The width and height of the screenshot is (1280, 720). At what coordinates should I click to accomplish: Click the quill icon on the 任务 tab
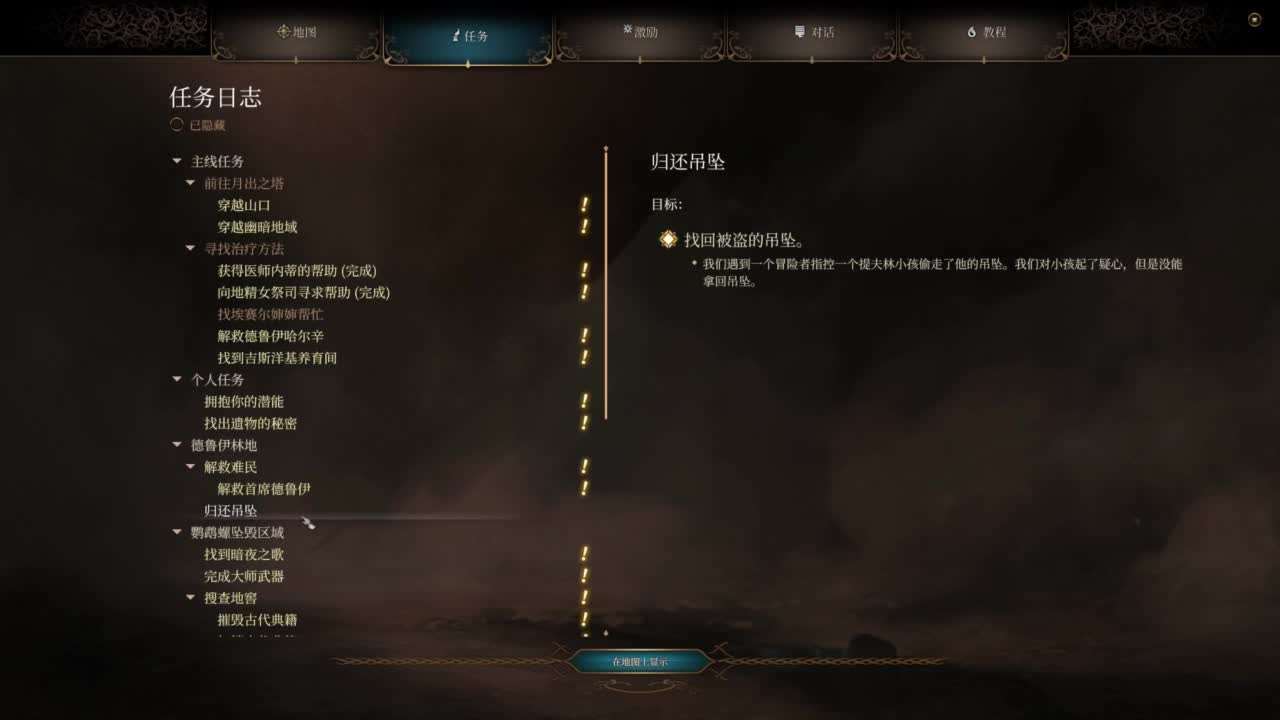pyautogui.click(x=455, y=32)
